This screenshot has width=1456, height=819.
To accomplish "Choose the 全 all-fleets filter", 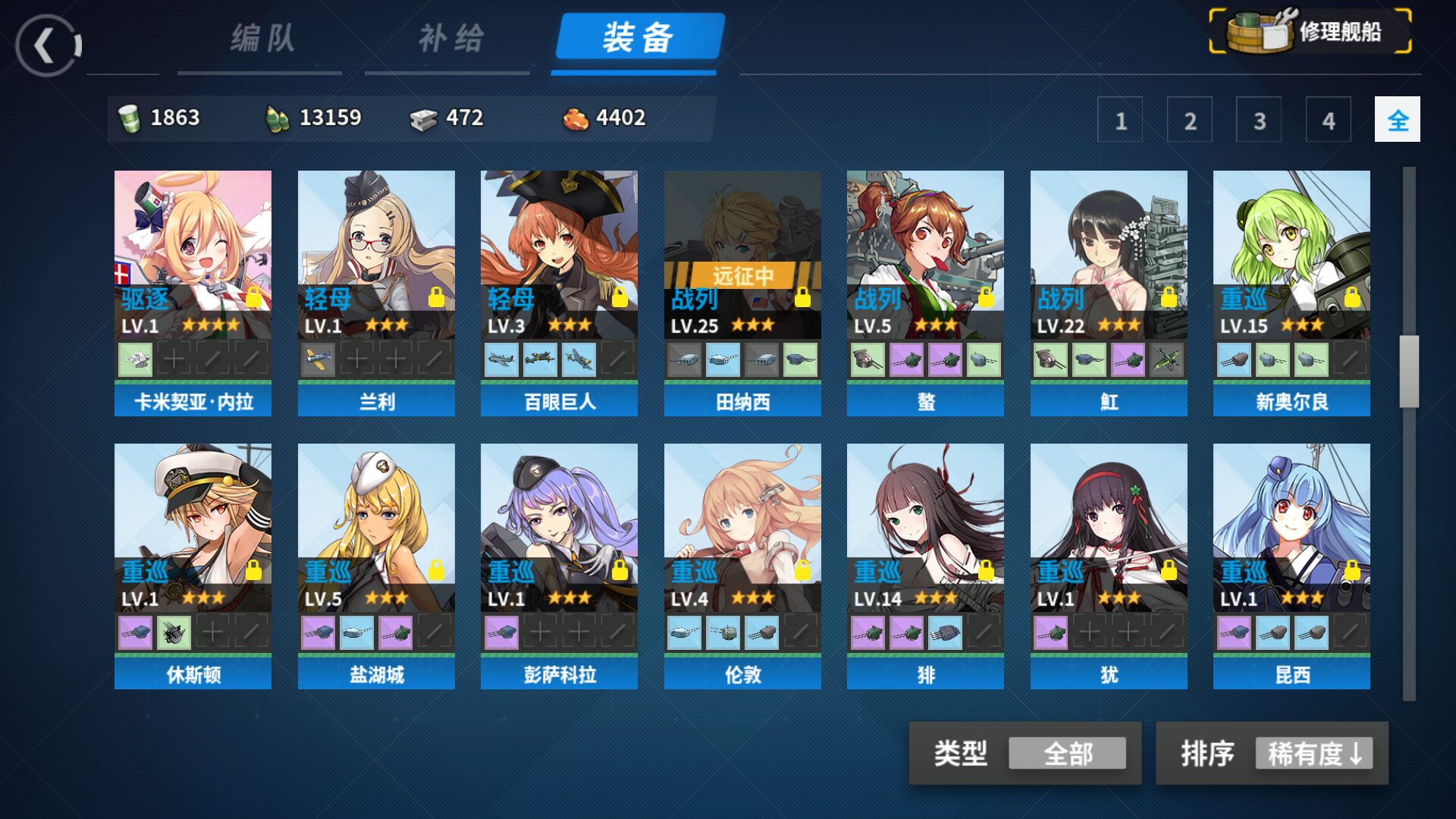I will click(1397, 120).
